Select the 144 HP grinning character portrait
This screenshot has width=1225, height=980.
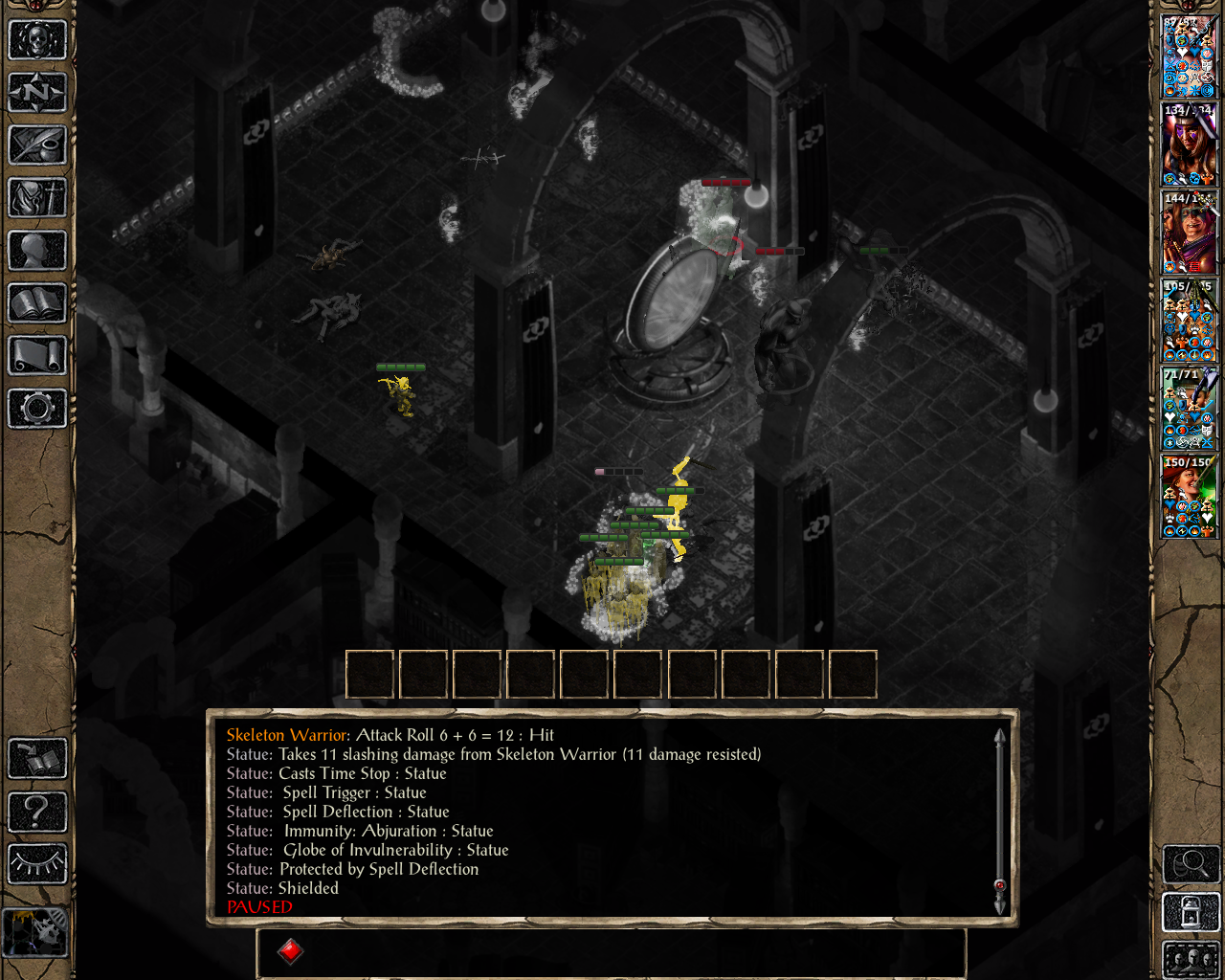point(1189,233)
